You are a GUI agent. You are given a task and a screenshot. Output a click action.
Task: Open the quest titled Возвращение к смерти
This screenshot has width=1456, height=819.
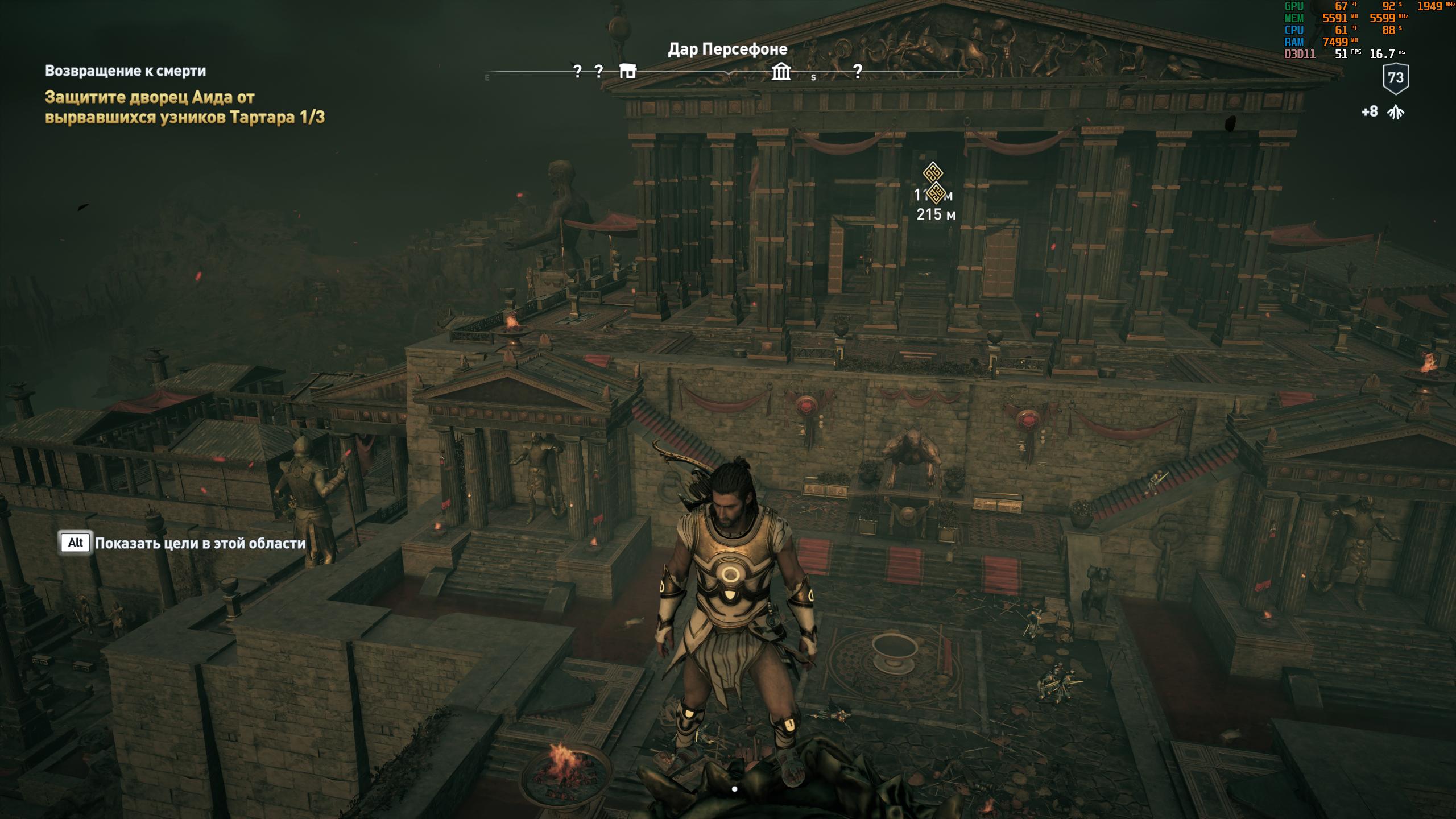coord(126,71)
